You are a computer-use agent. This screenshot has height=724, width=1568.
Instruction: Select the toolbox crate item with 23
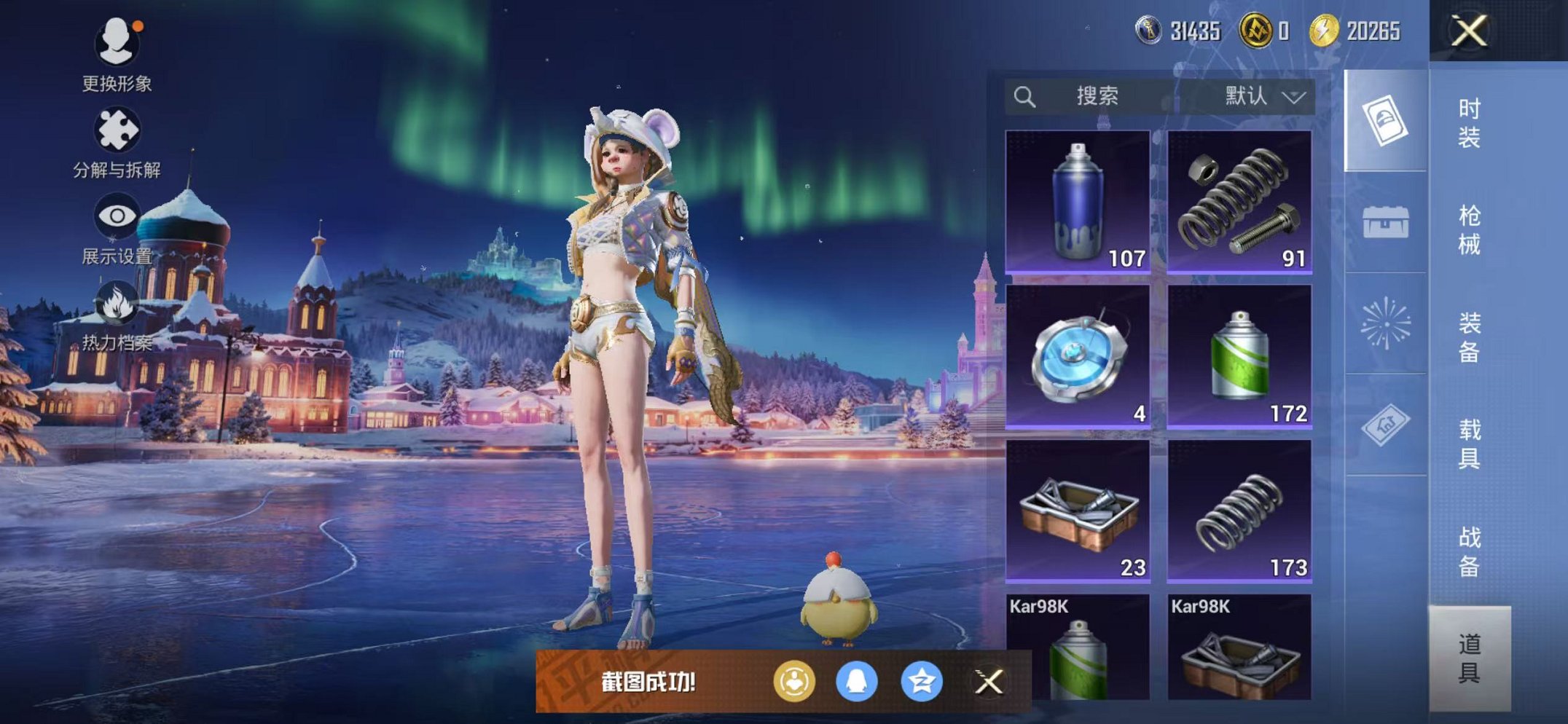[1078, 511]
